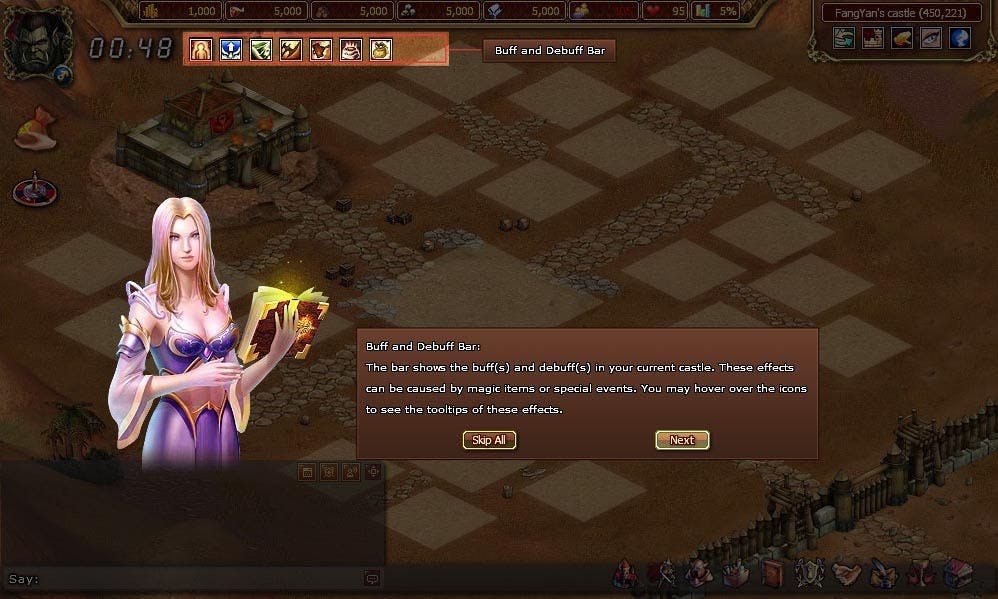Click the red speech bubble chat button

372,578
